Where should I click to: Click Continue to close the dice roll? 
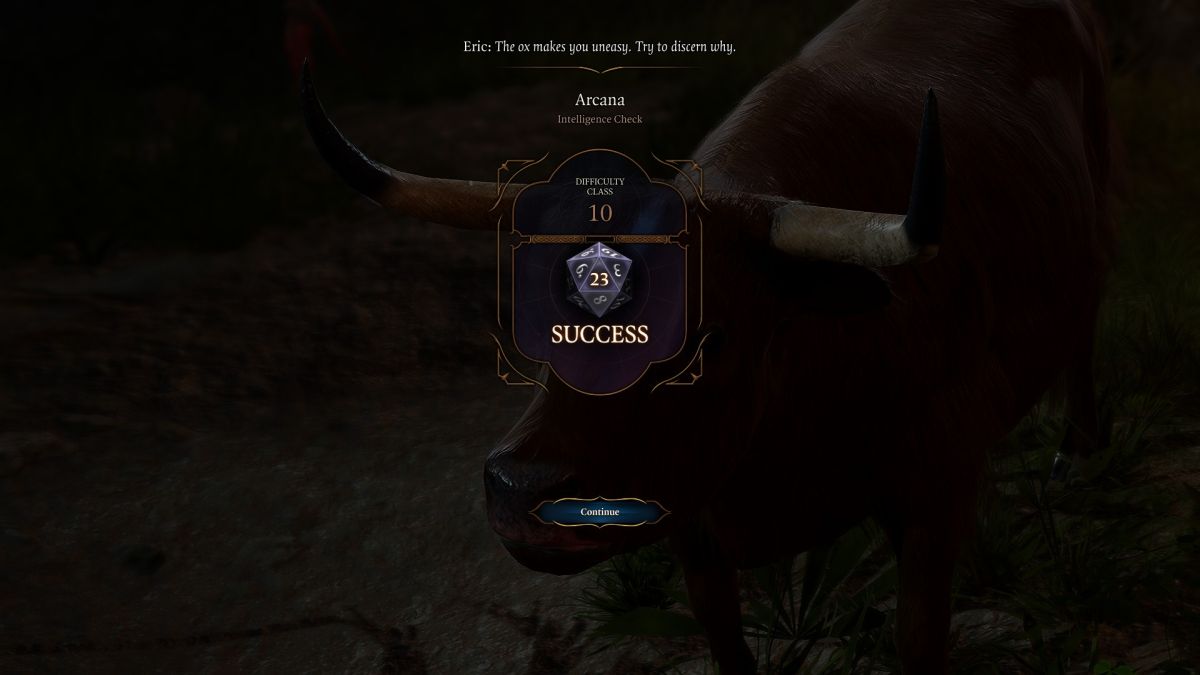click(599, 512)
